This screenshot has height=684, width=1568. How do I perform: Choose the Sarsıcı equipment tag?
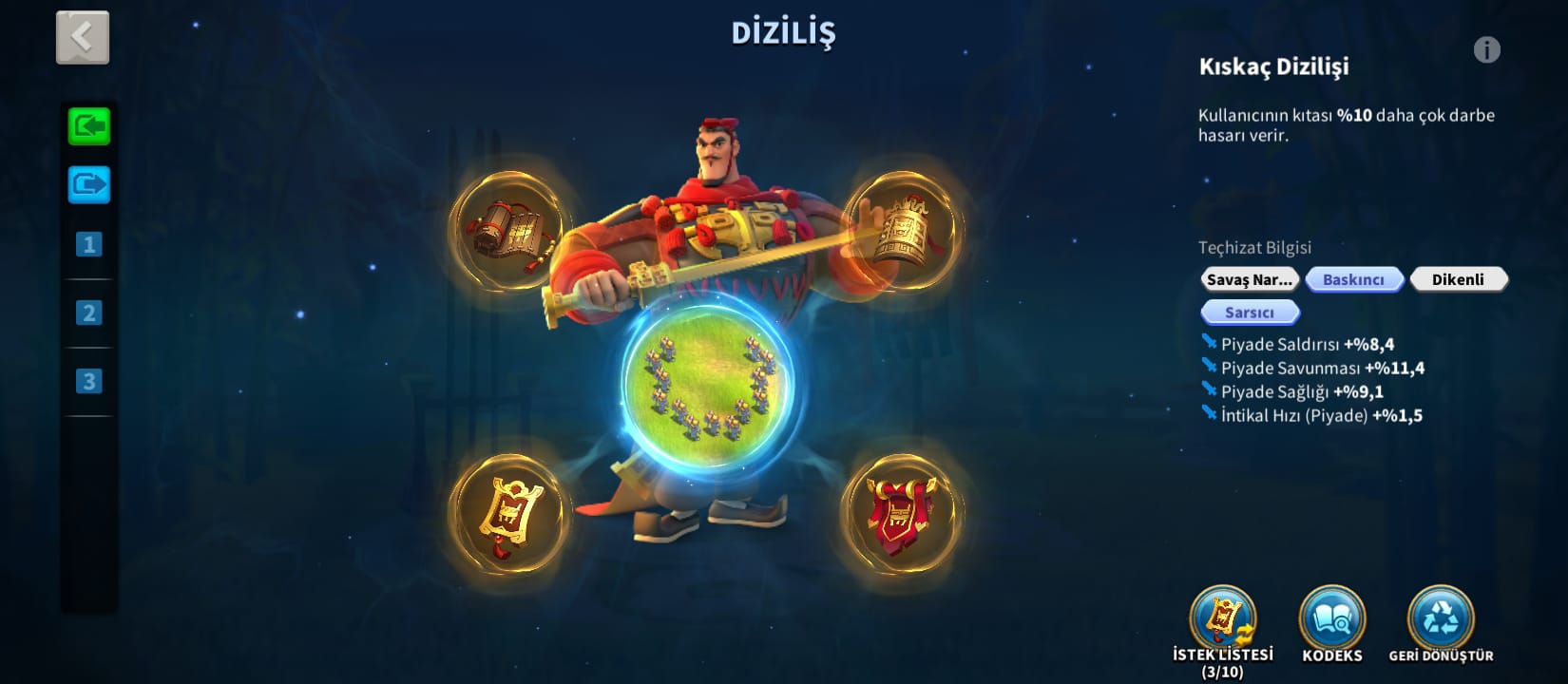tap(1250, 313)
